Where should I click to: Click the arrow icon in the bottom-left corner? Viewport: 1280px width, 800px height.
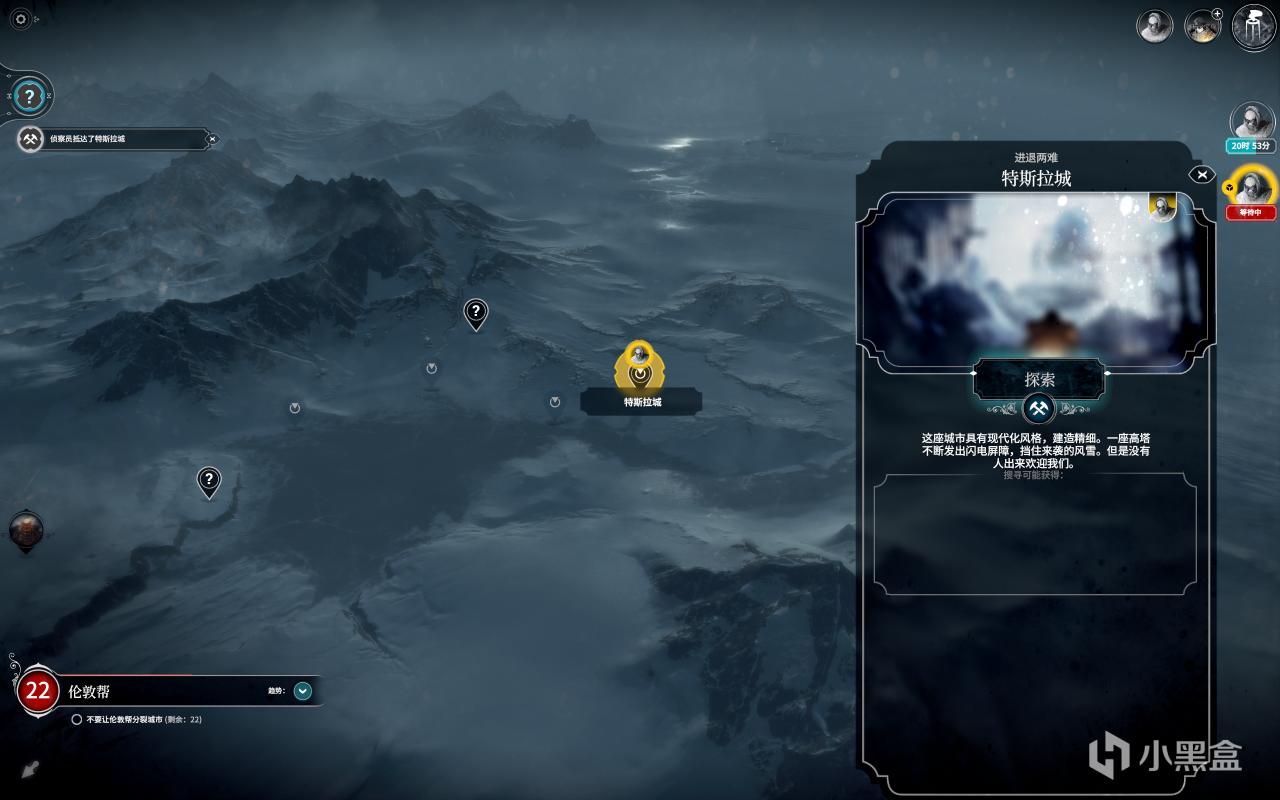(x=30, y=770)
